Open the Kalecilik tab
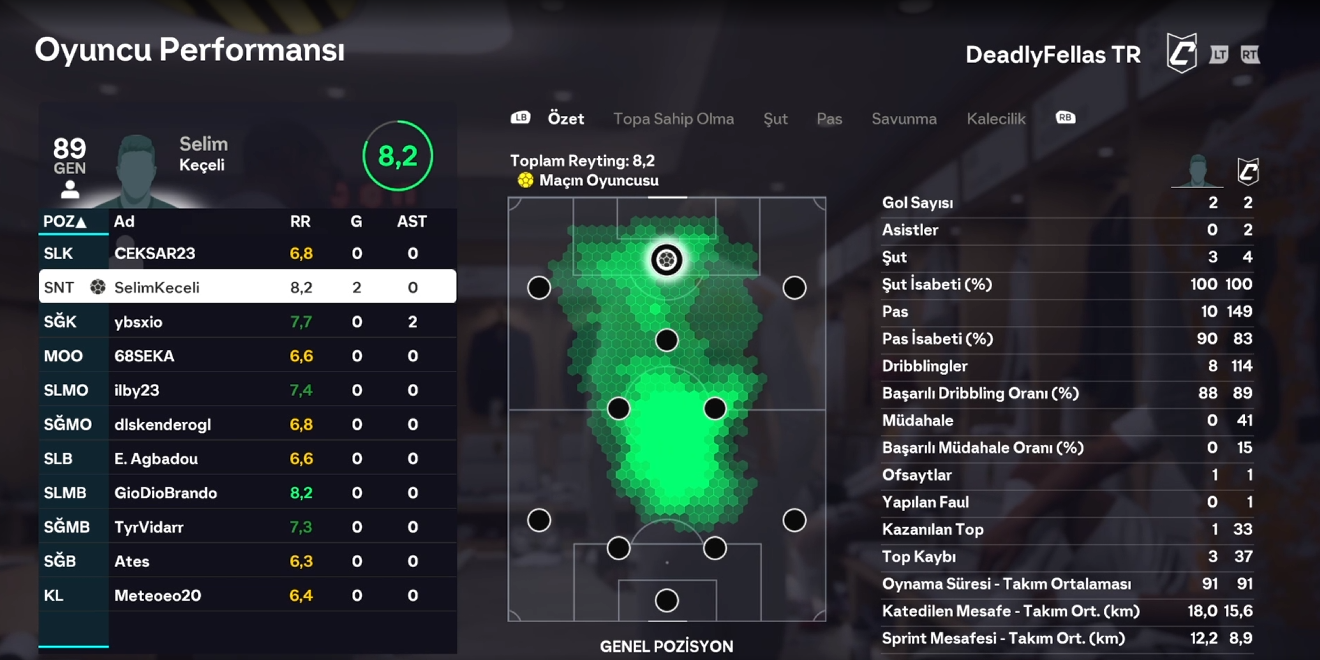 point(996,119)
